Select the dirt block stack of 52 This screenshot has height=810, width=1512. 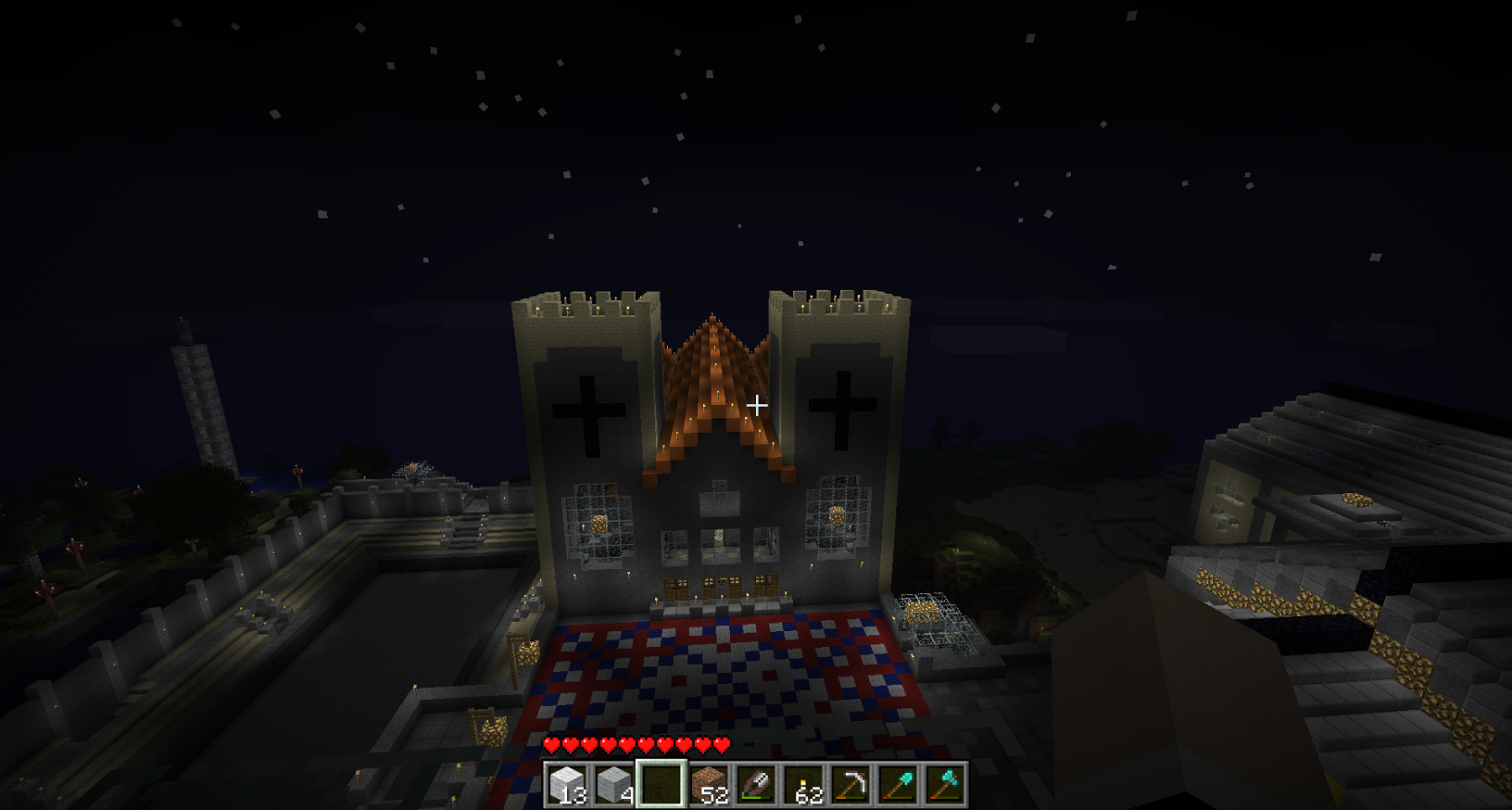point(709,785)
